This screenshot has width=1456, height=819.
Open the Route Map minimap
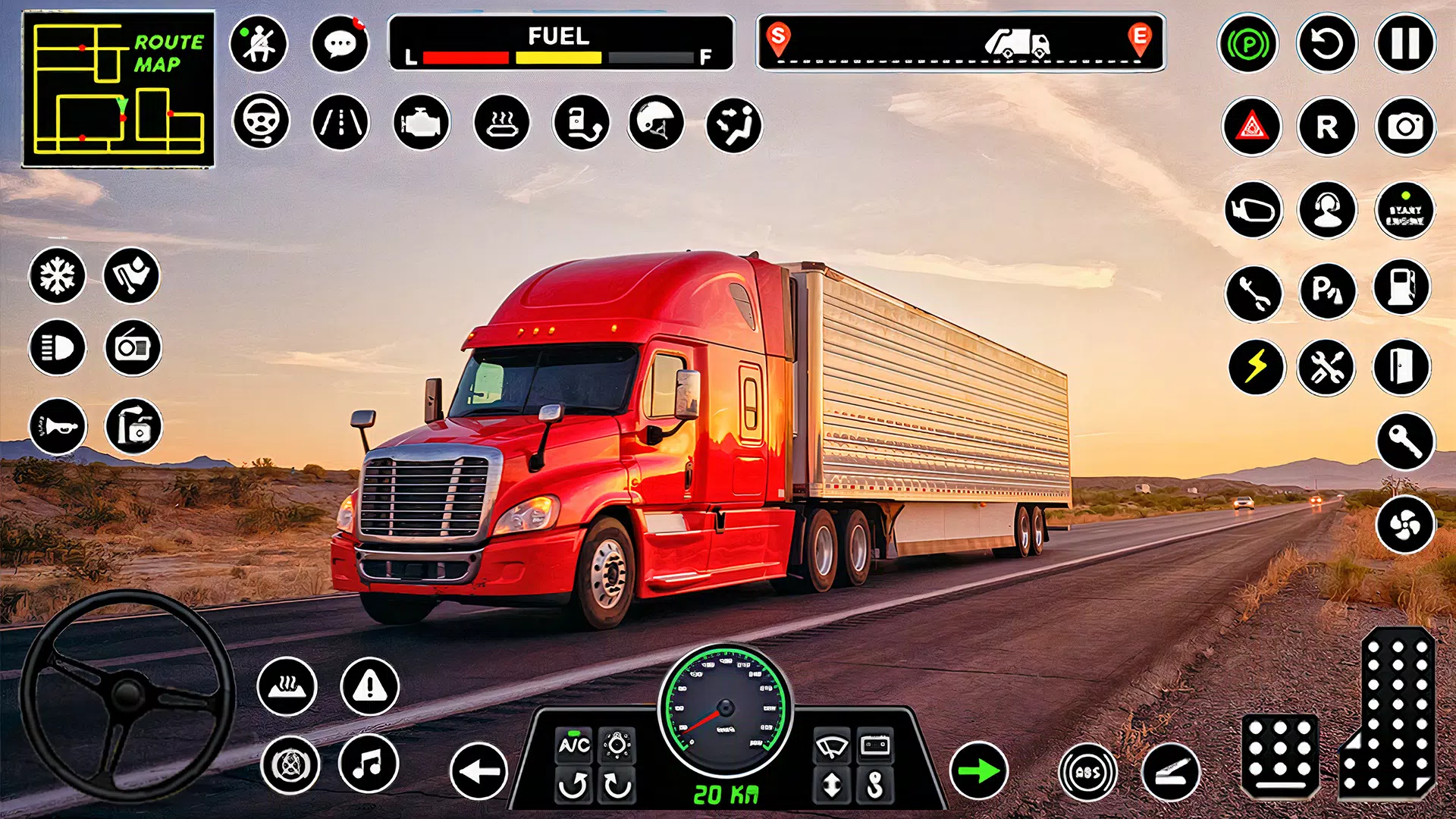(118, 89)
